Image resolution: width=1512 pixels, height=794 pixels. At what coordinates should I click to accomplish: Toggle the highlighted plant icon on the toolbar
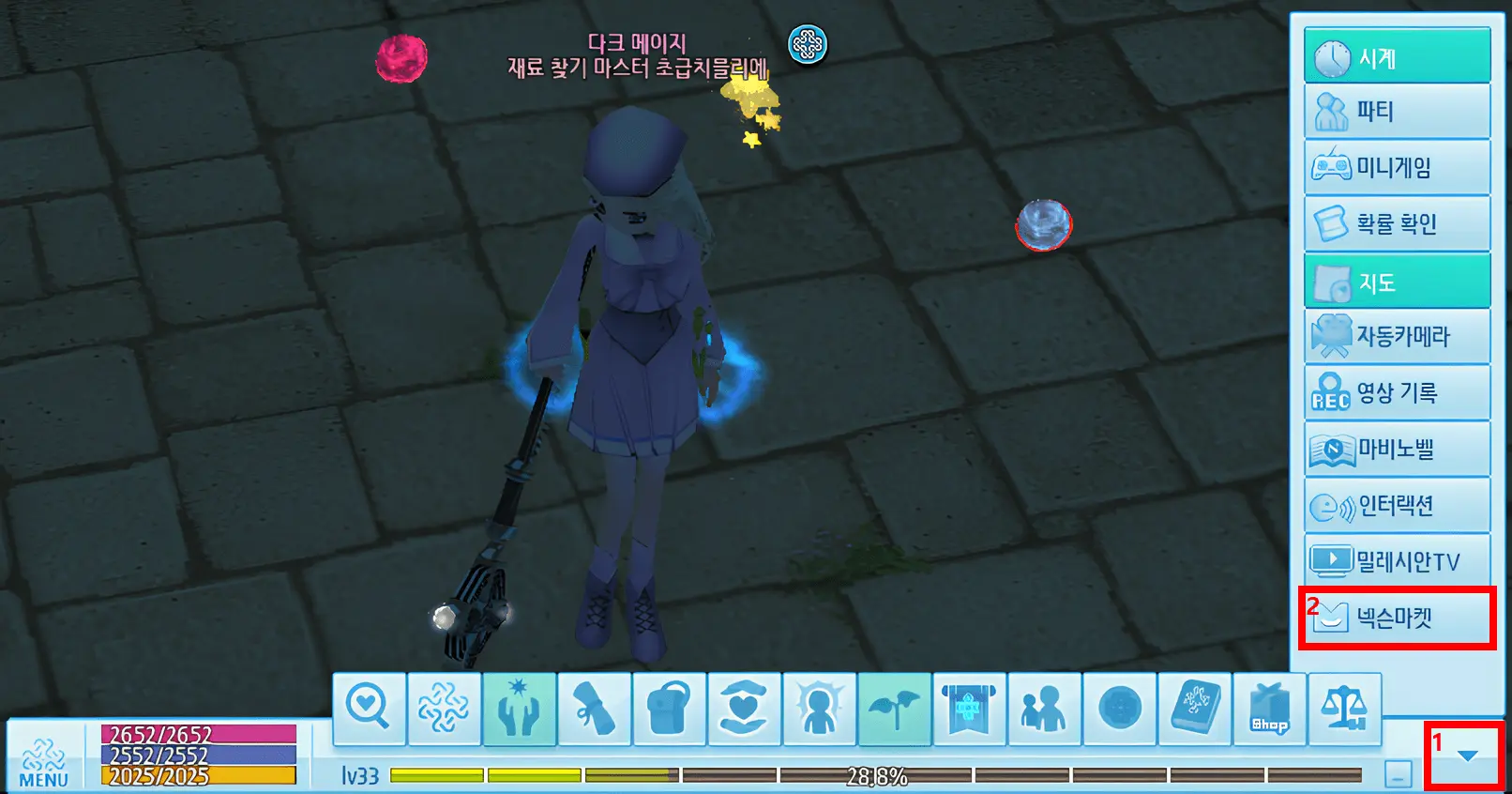[x=895, y=709]
